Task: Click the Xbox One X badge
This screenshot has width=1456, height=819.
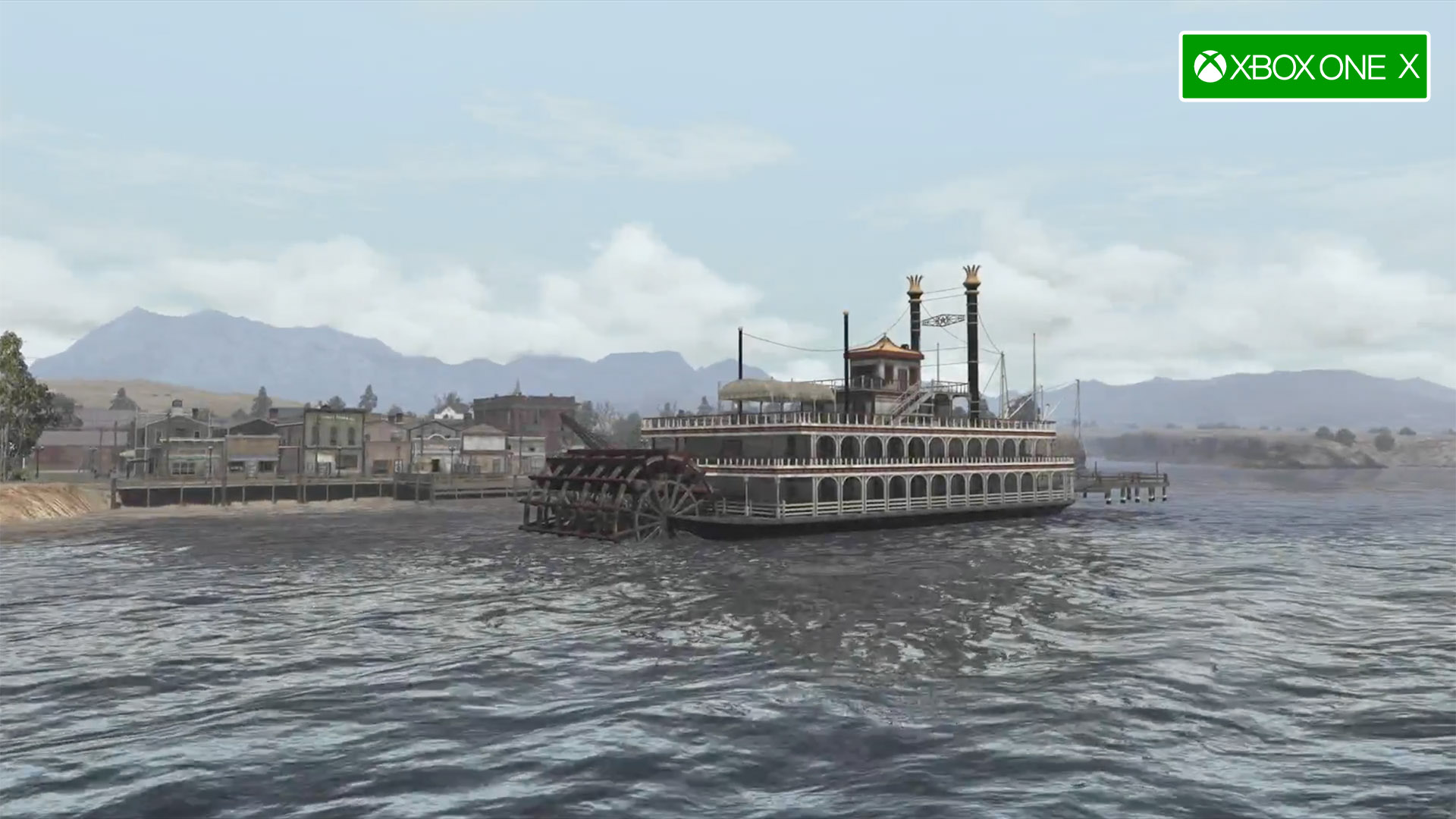Action: [1304, 67]
